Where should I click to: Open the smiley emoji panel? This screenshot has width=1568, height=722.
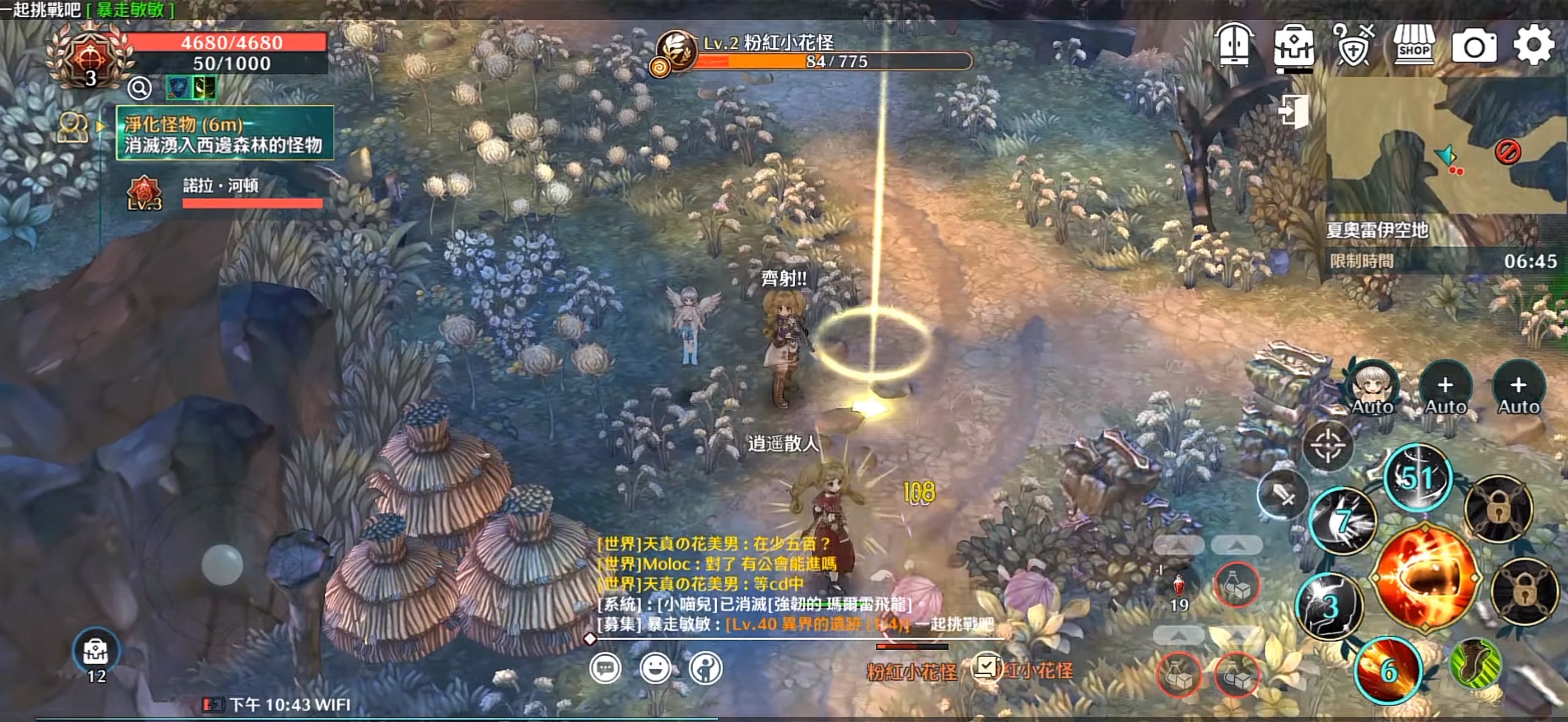tap(656, 668)
